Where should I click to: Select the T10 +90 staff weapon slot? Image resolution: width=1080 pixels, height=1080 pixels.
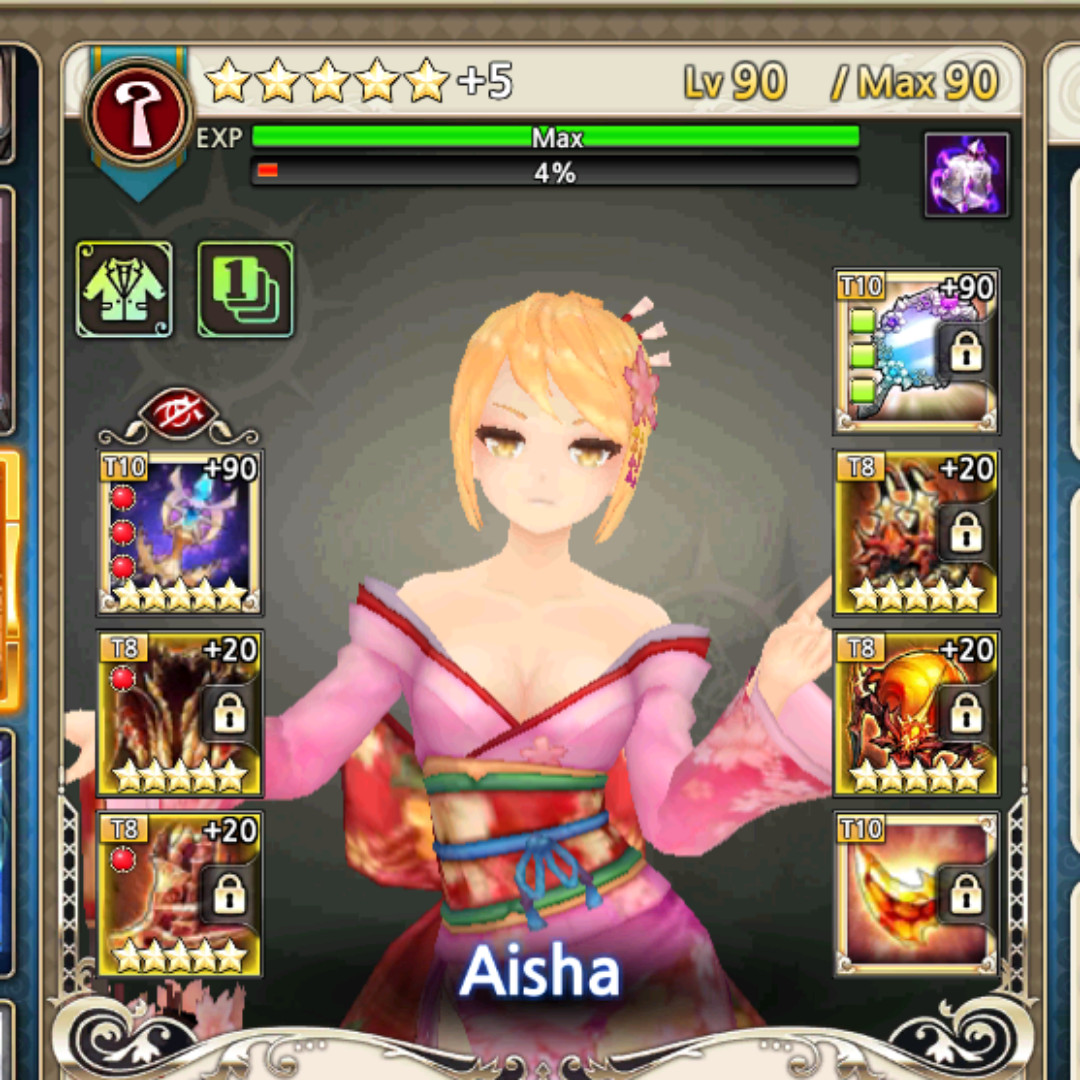180,532
